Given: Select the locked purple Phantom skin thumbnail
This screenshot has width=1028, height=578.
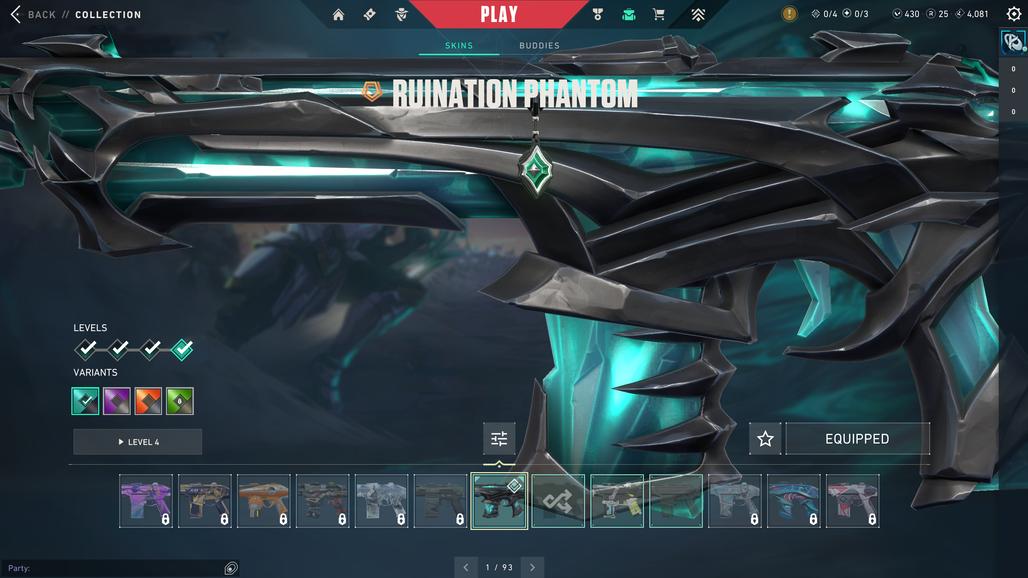Looking at the screenshot, I should click(146, 501).
